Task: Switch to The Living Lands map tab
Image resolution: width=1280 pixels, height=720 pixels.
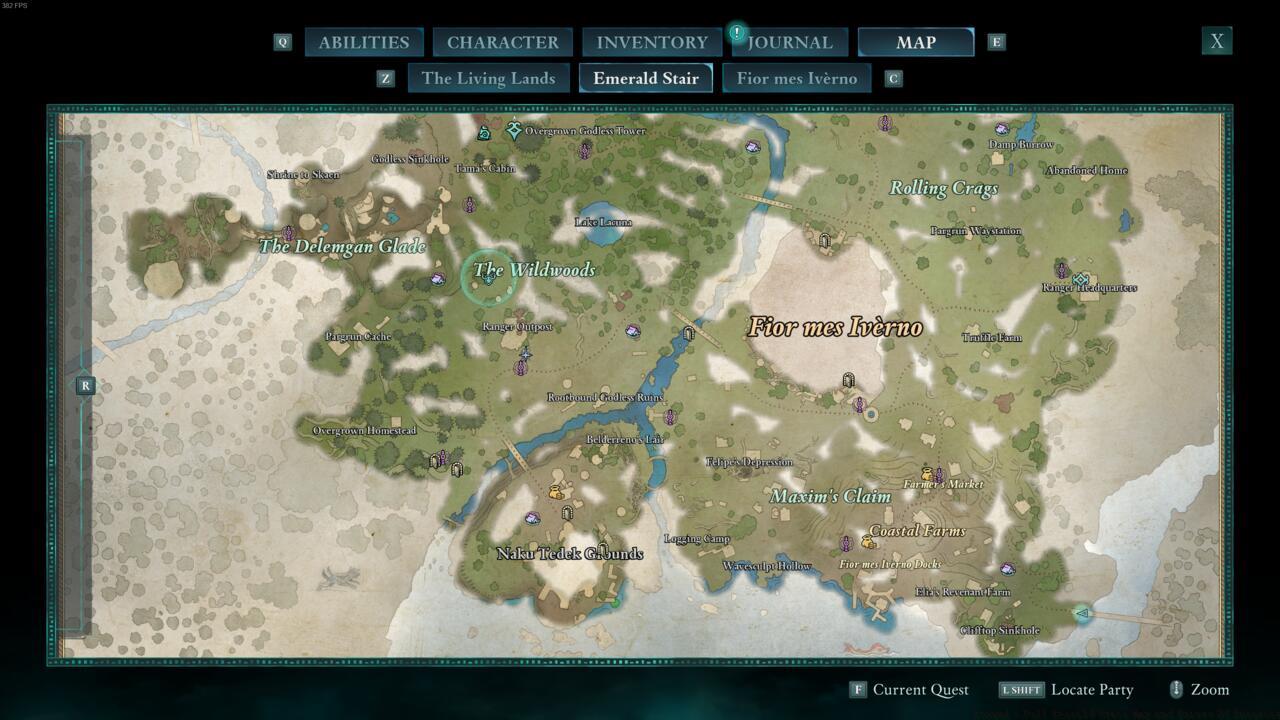Action: 488,78
